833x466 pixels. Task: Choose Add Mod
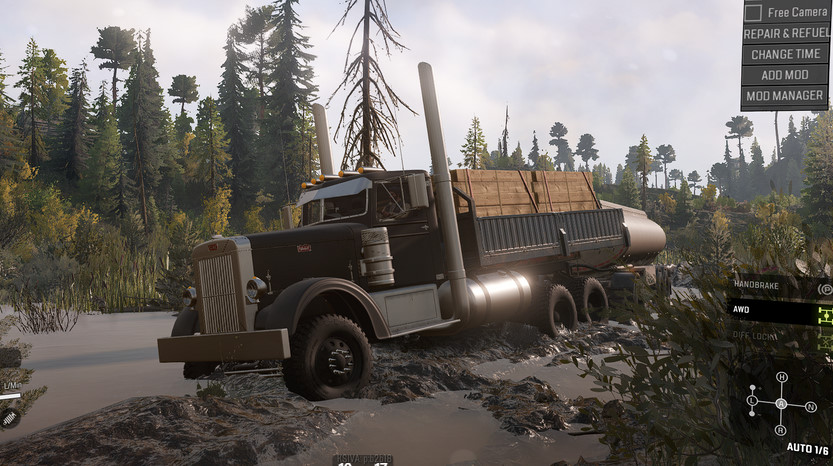[x=785, y=75]
